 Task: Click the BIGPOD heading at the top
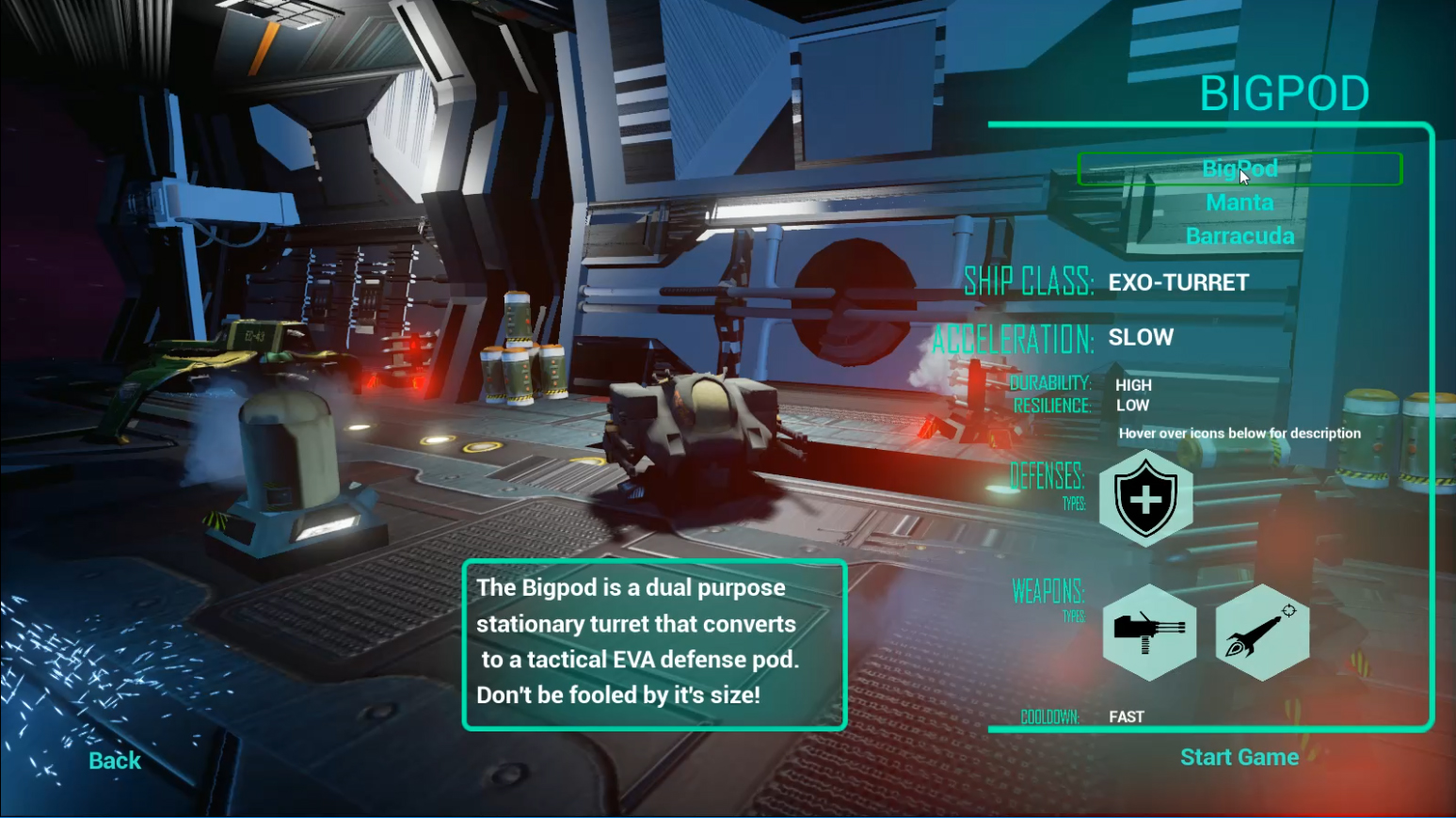click(1284, 92)
